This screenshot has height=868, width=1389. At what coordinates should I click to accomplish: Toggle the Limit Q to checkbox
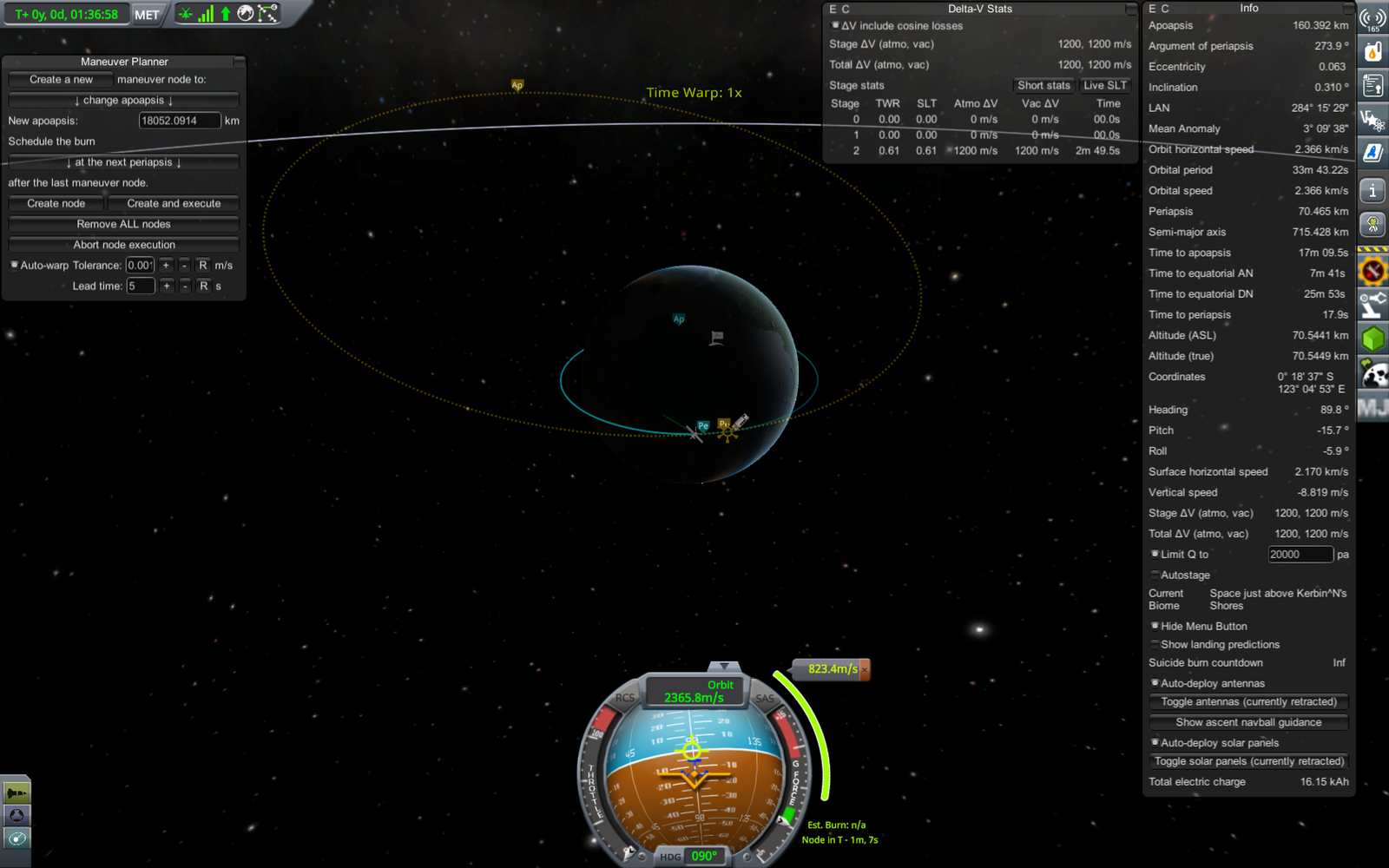pos(1155,554)
